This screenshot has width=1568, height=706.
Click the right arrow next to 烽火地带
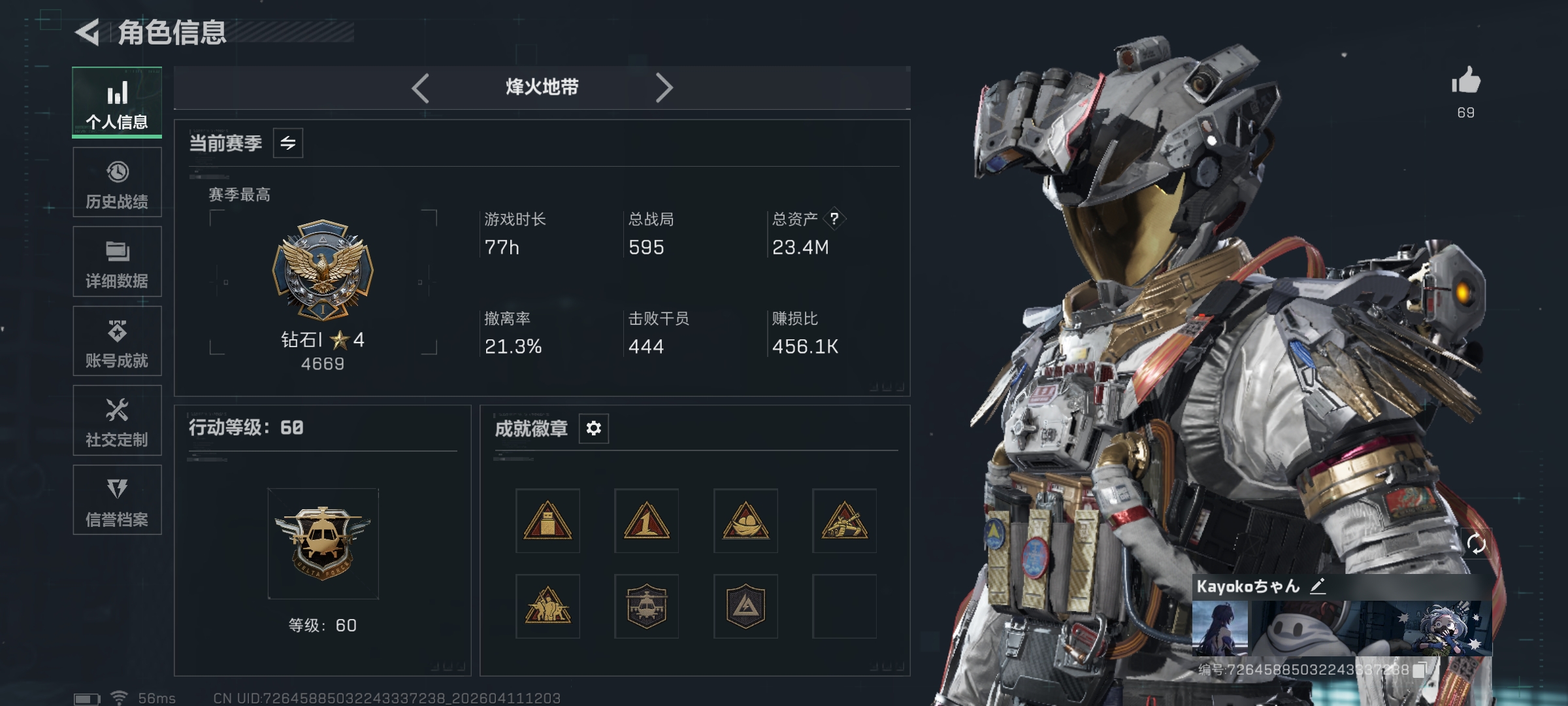click(x=664, y=88)
